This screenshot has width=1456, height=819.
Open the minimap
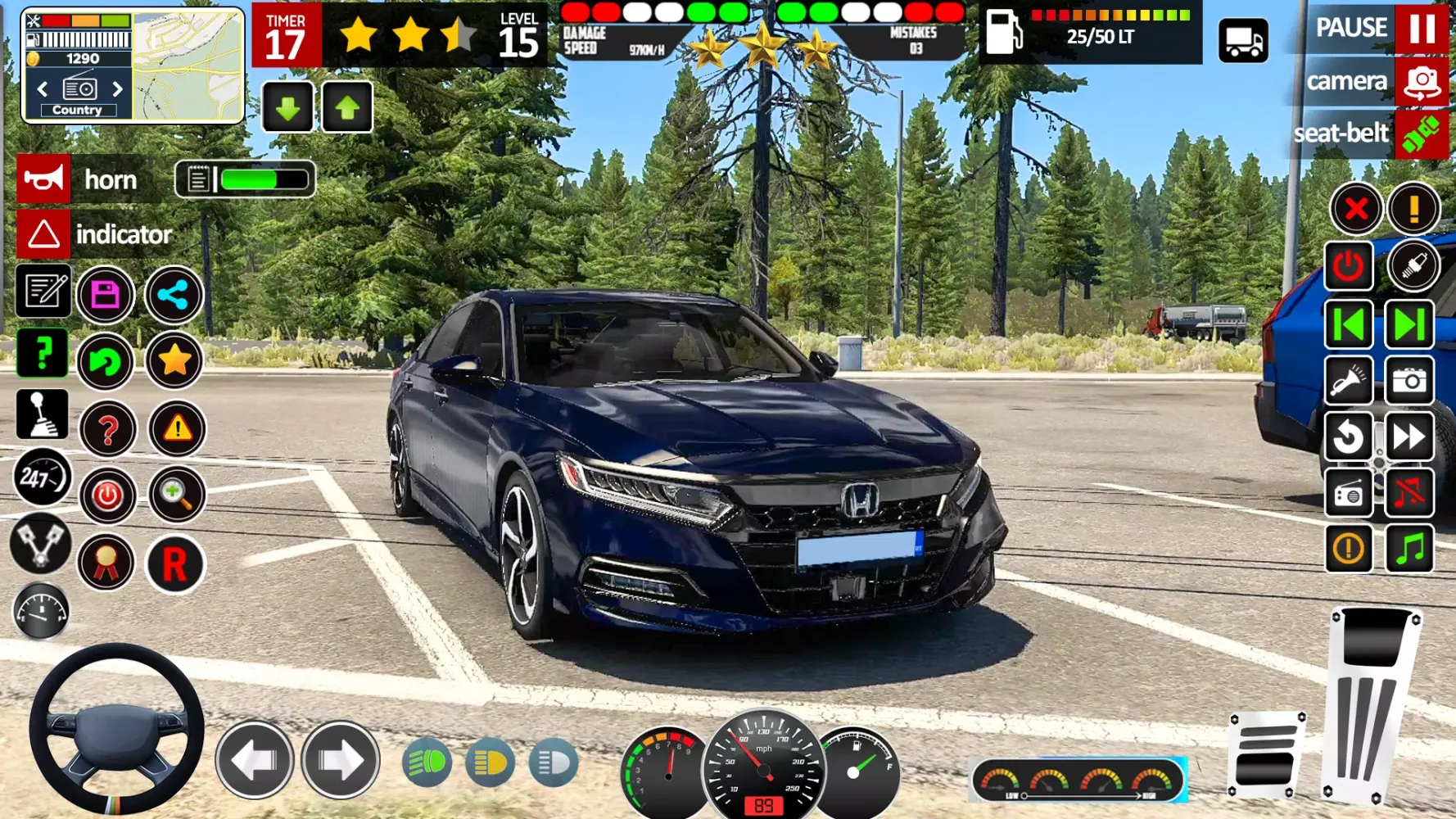(188, 66)
